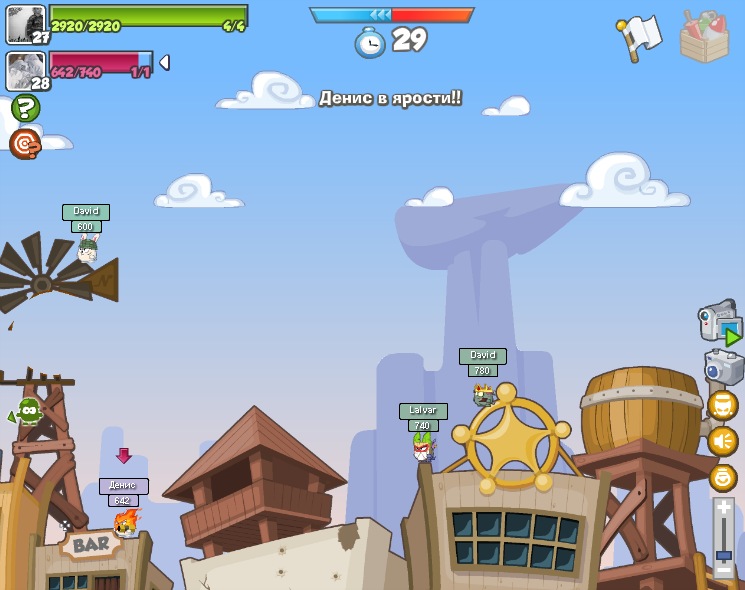The image size is (745, 590).
Task: Click the white surrender flag icon
Action: (640, 37)
